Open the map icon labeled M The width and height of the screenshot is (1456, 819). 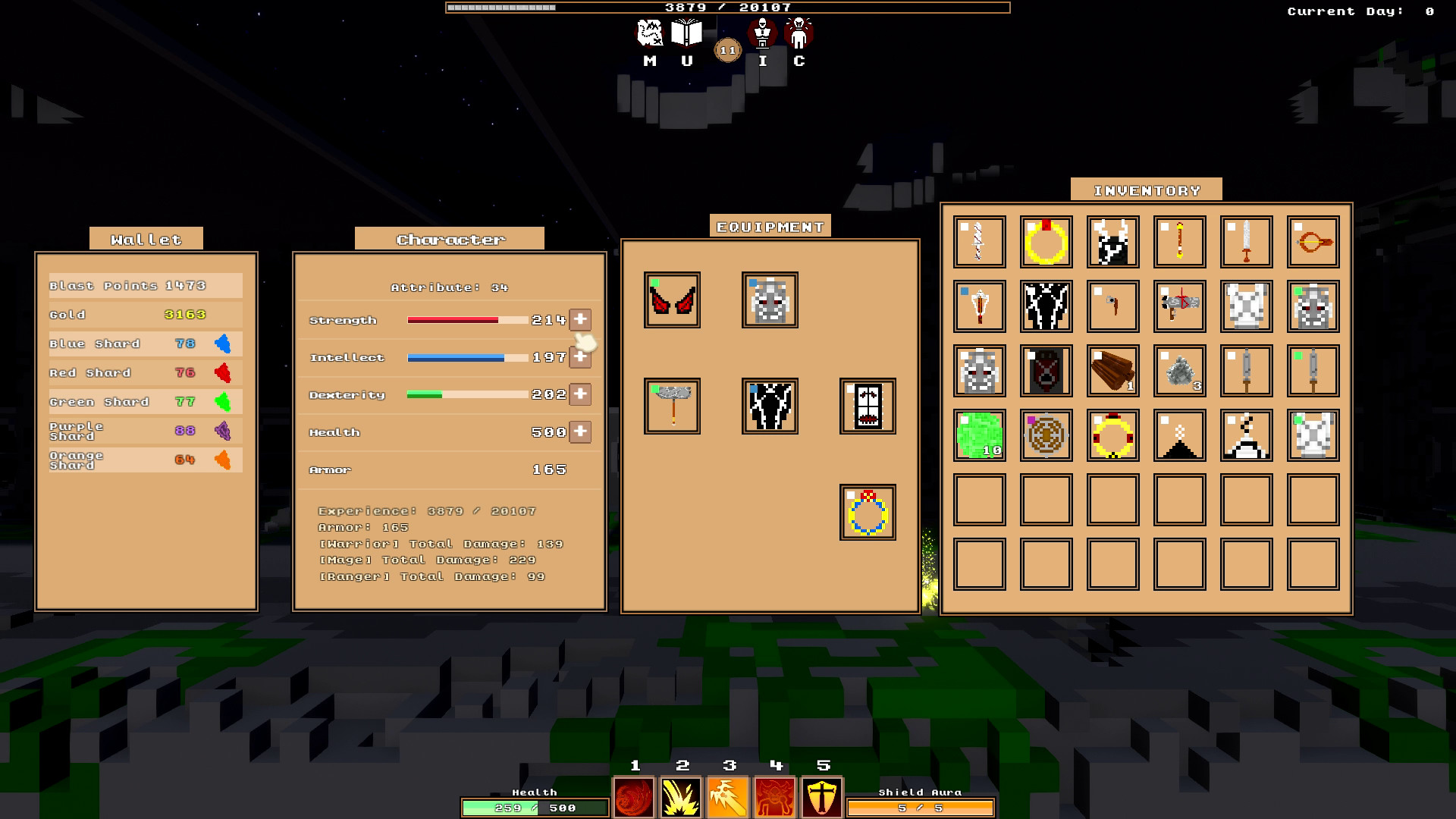648,34
